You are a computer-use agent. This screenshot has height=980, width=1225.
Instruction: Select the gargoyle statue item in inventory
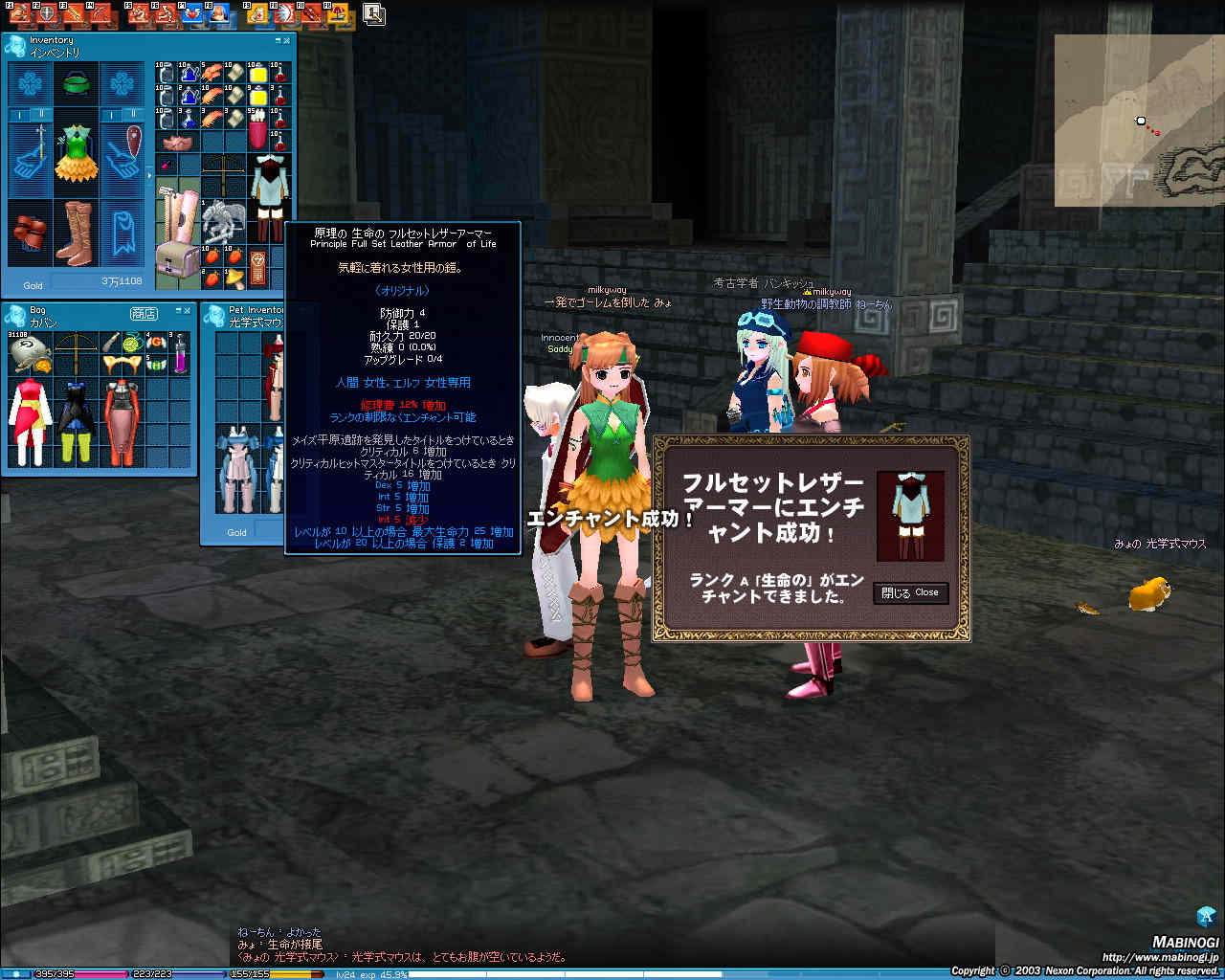[x=224, y=221]
